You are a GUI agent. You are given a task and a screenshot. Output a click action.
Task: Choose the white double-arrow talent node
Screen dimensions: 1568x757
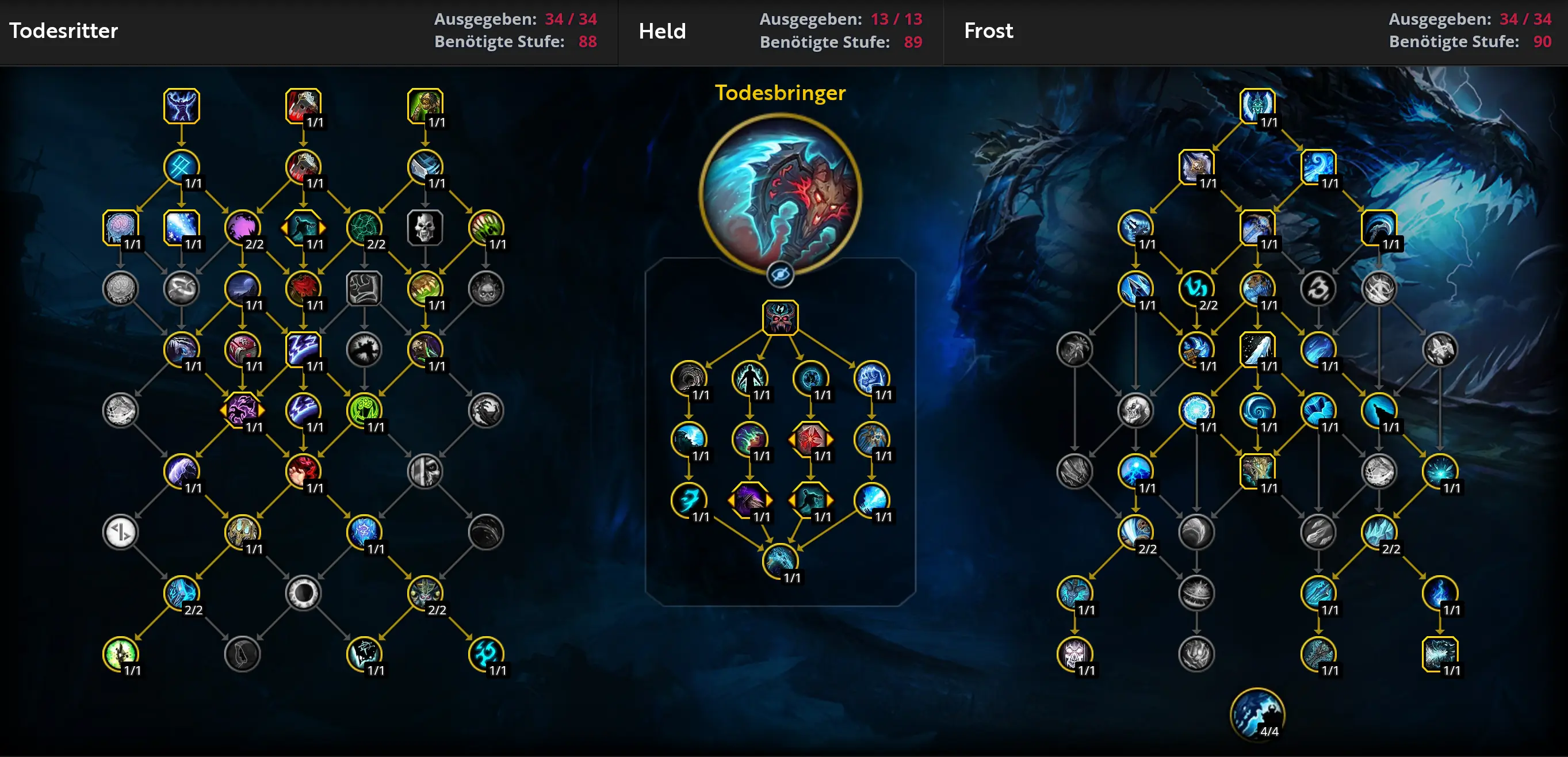(121, 532)
